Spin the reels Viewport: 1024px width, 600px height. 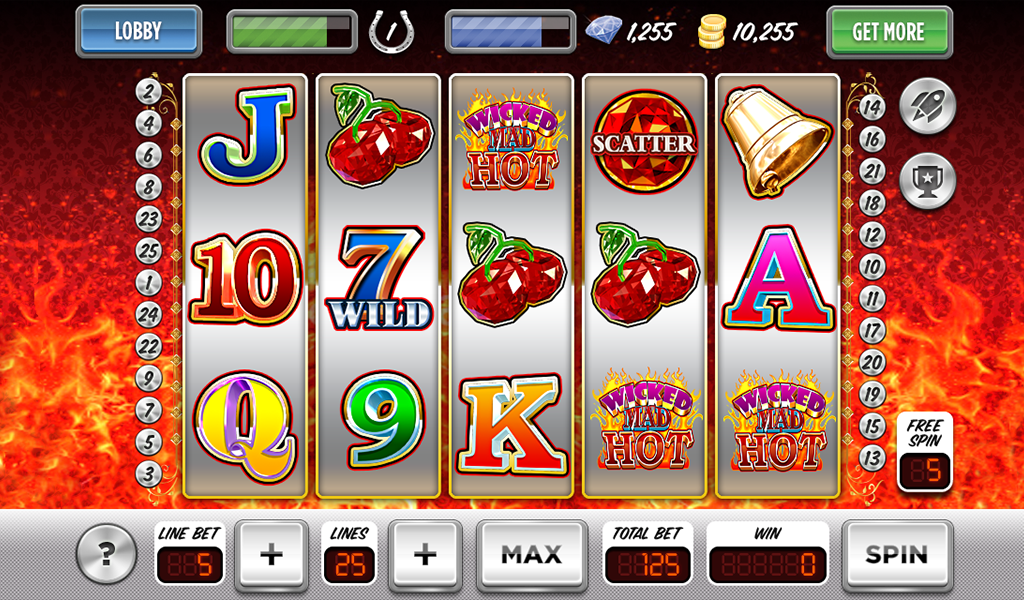point(896,554)
